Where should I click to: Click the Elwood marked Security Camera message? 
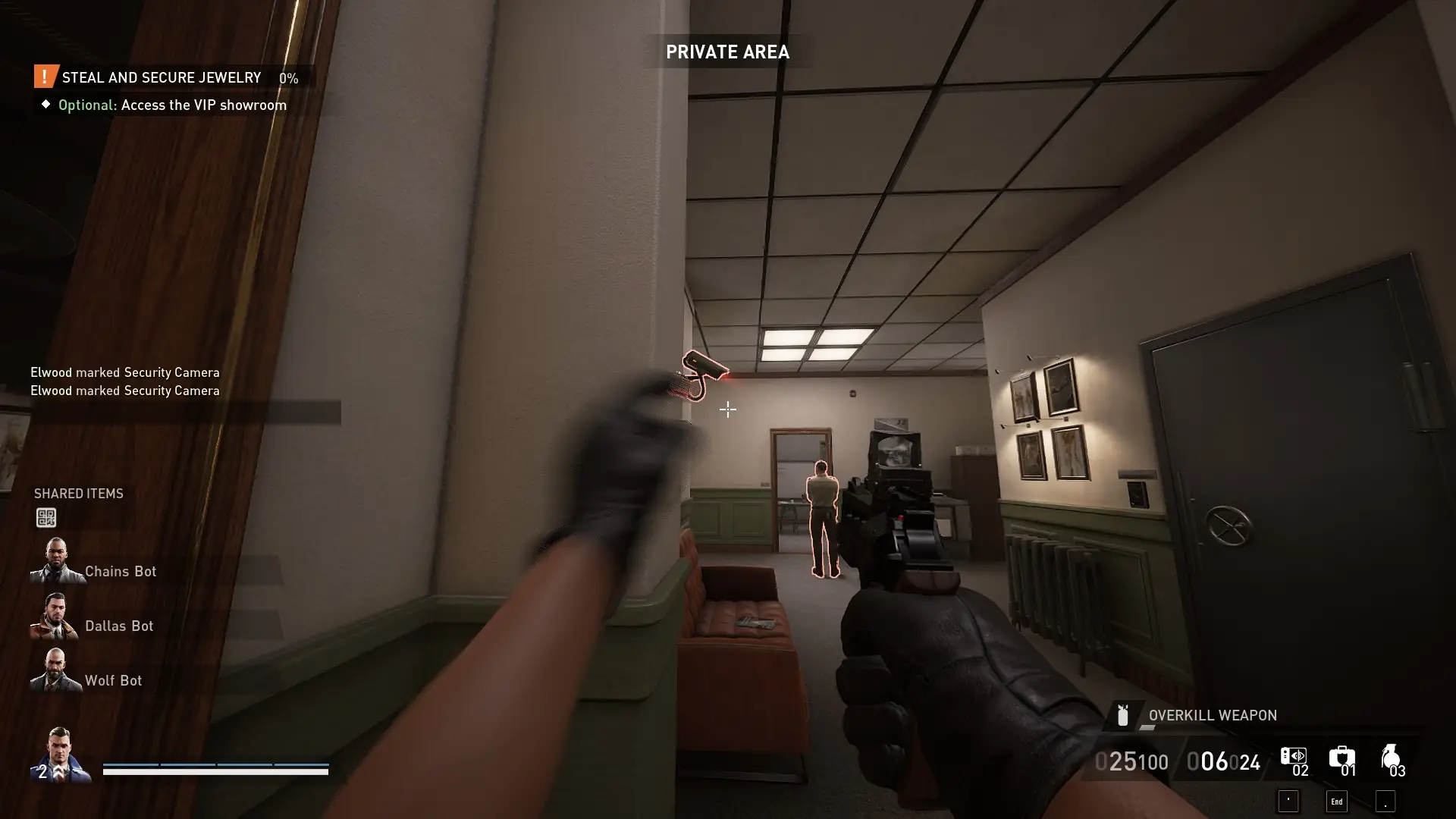point(124,372)
